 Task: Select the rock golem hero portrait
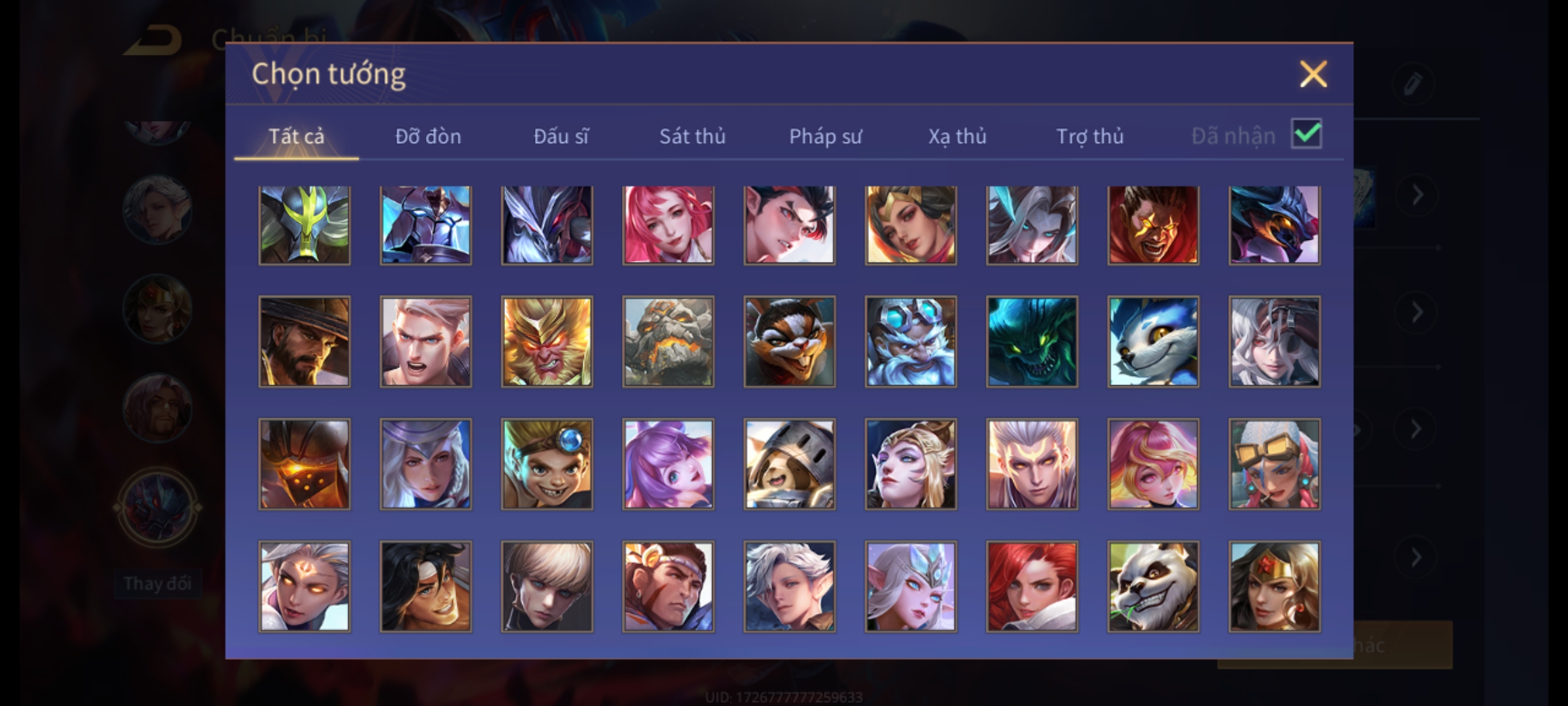click(668, 342)
